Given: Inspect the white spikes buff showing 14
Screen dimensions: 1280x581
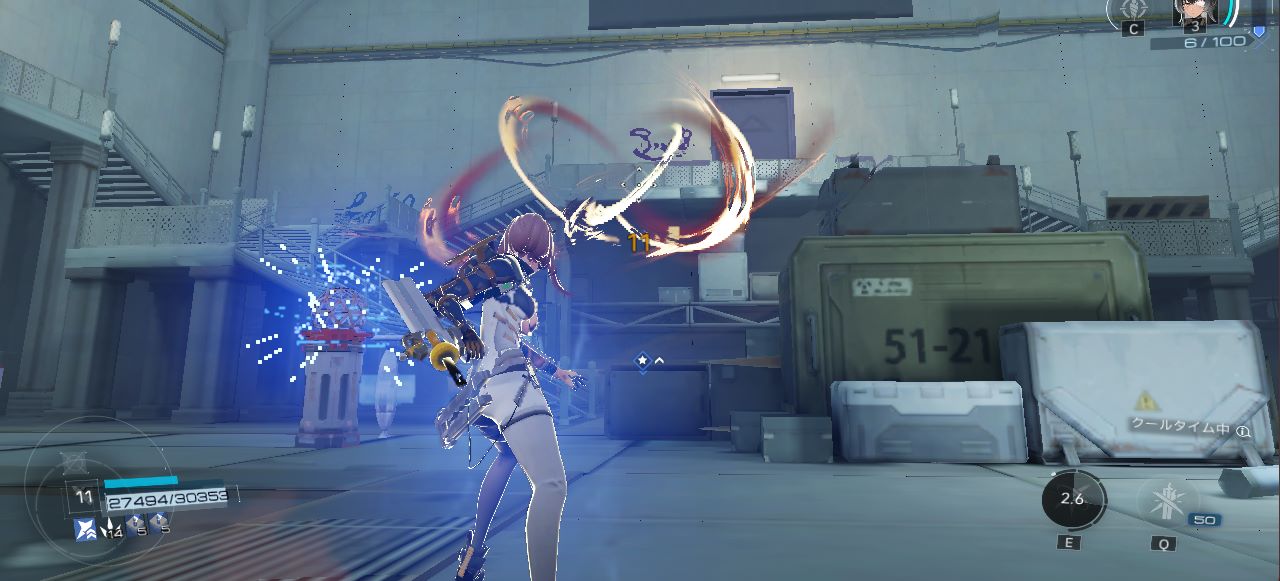Looking at the screenshot, I should pos(109,527).
